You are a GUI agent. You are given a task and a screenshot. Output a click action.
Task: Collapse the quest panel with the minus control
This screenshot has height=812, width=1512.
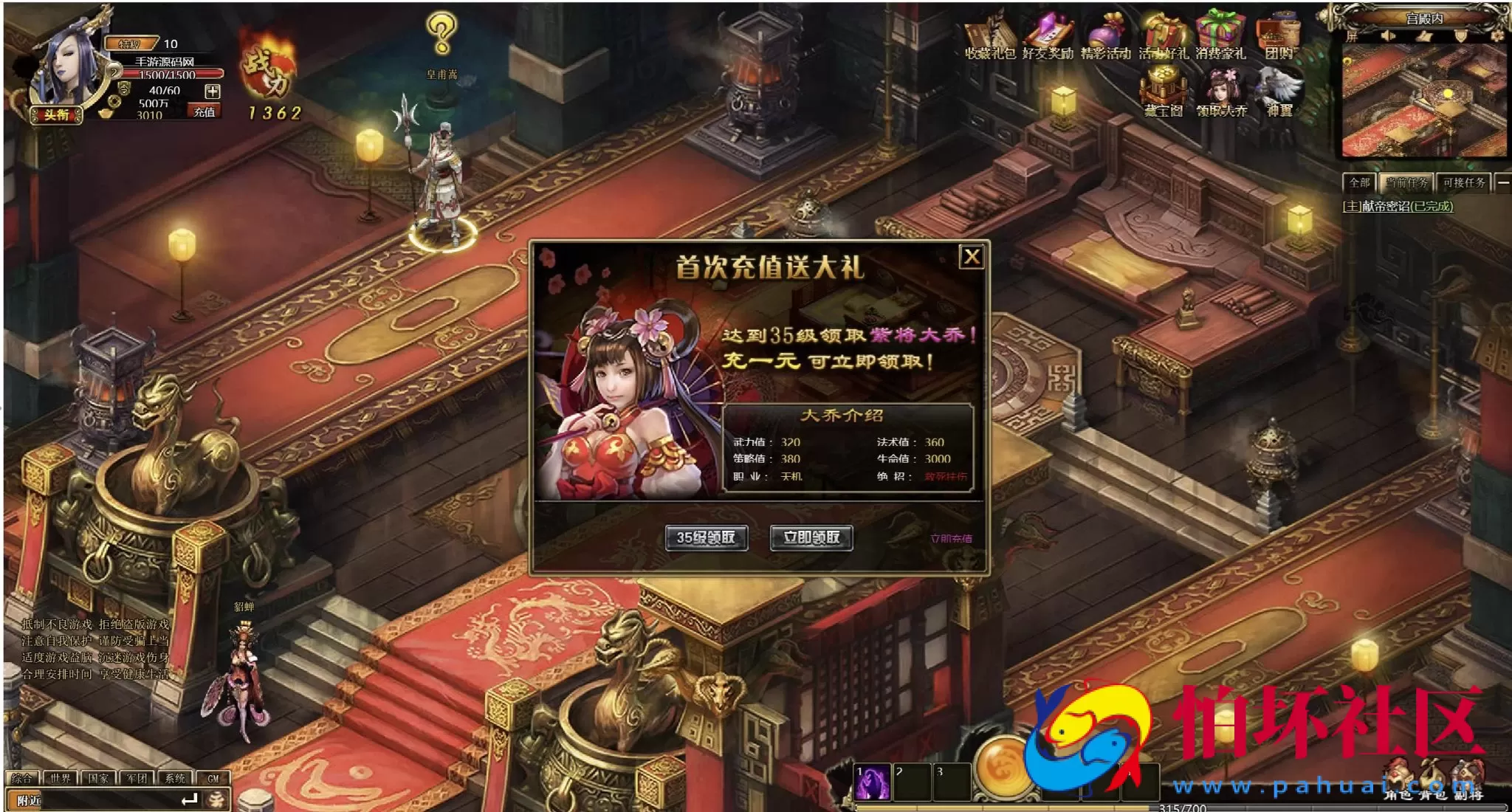tap(1504, 183)
